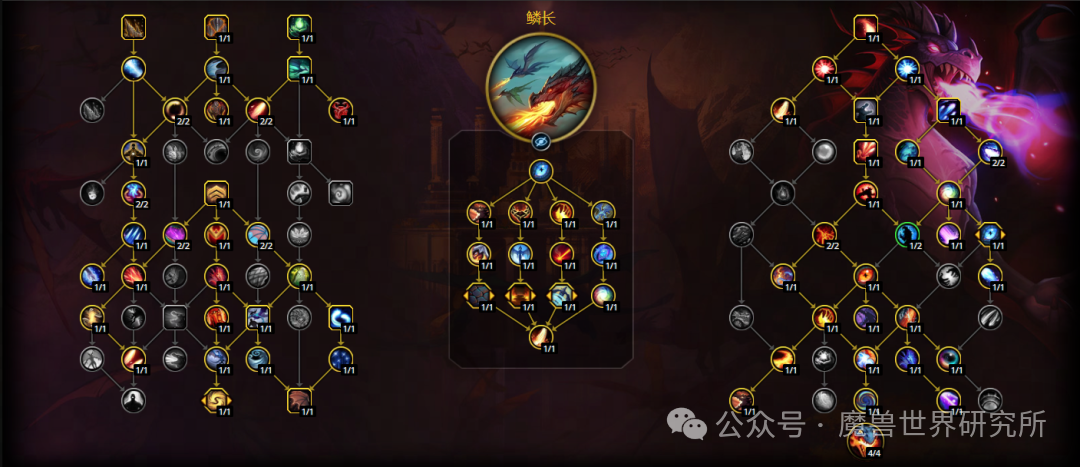Pick the blue eye talent heading the hero tree
This screenshot has height=467, width=1080.
540,171
